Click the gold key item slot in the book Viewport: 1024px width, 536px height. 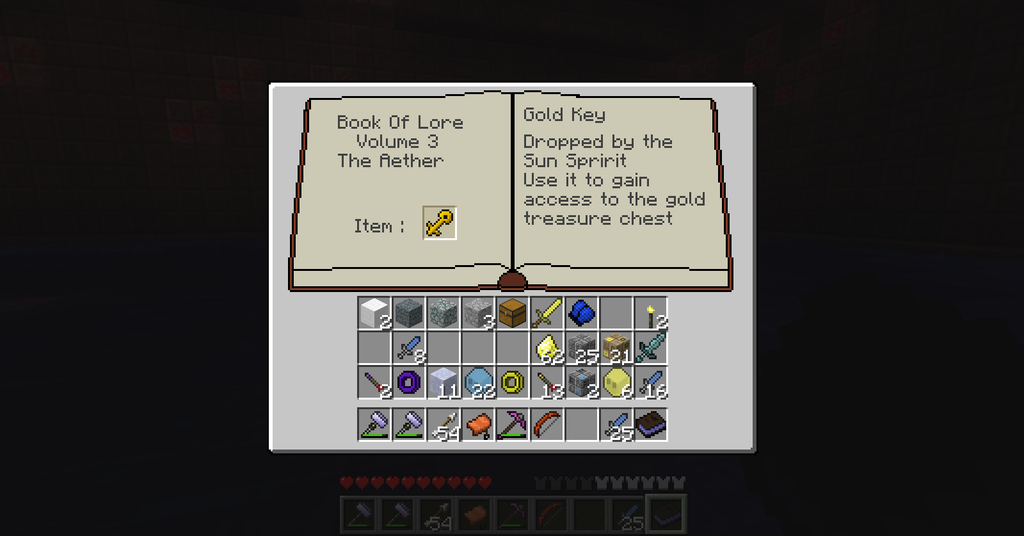[440, 223]
